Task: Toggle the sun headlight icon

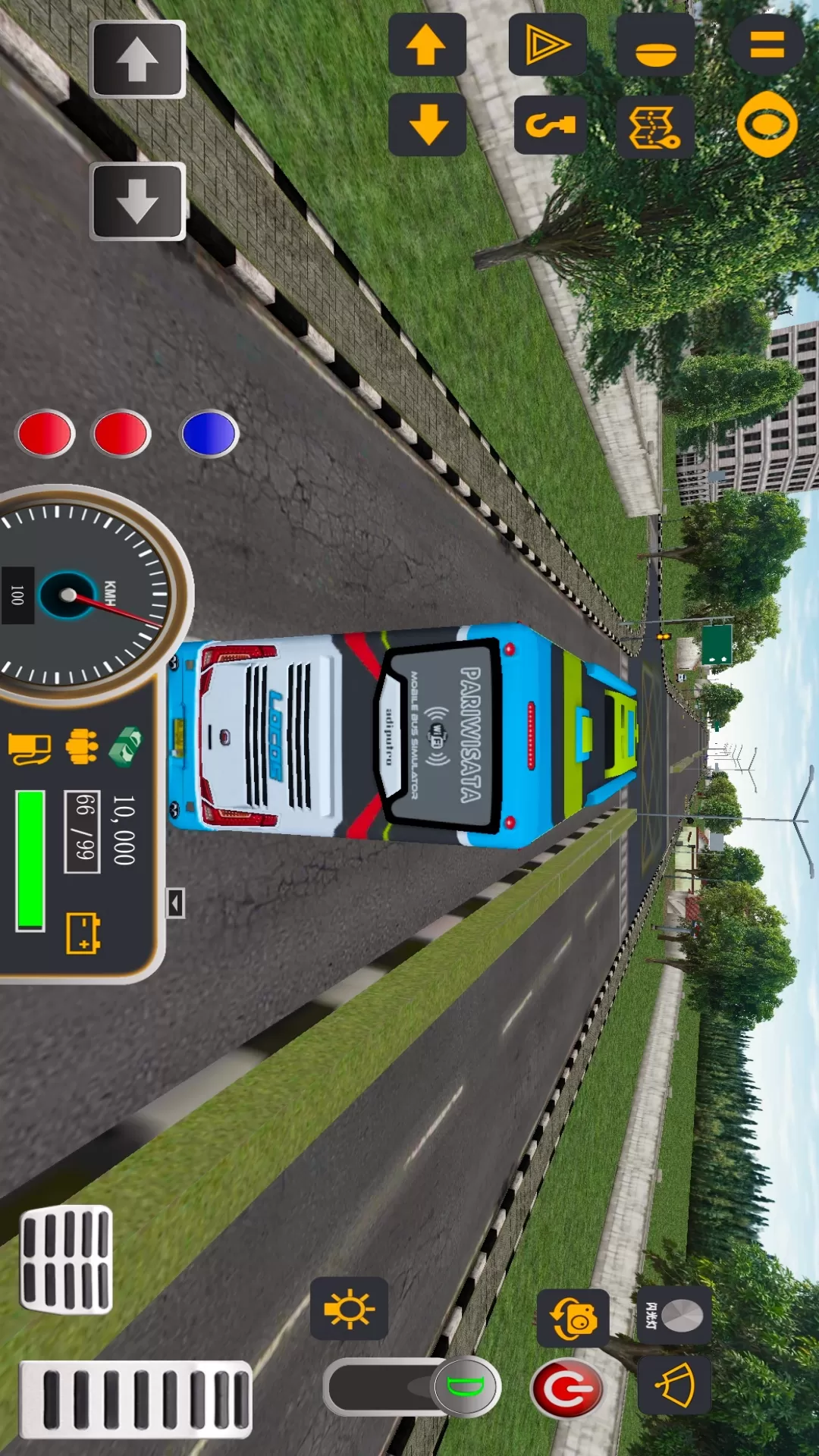Action: (349, 1308)
